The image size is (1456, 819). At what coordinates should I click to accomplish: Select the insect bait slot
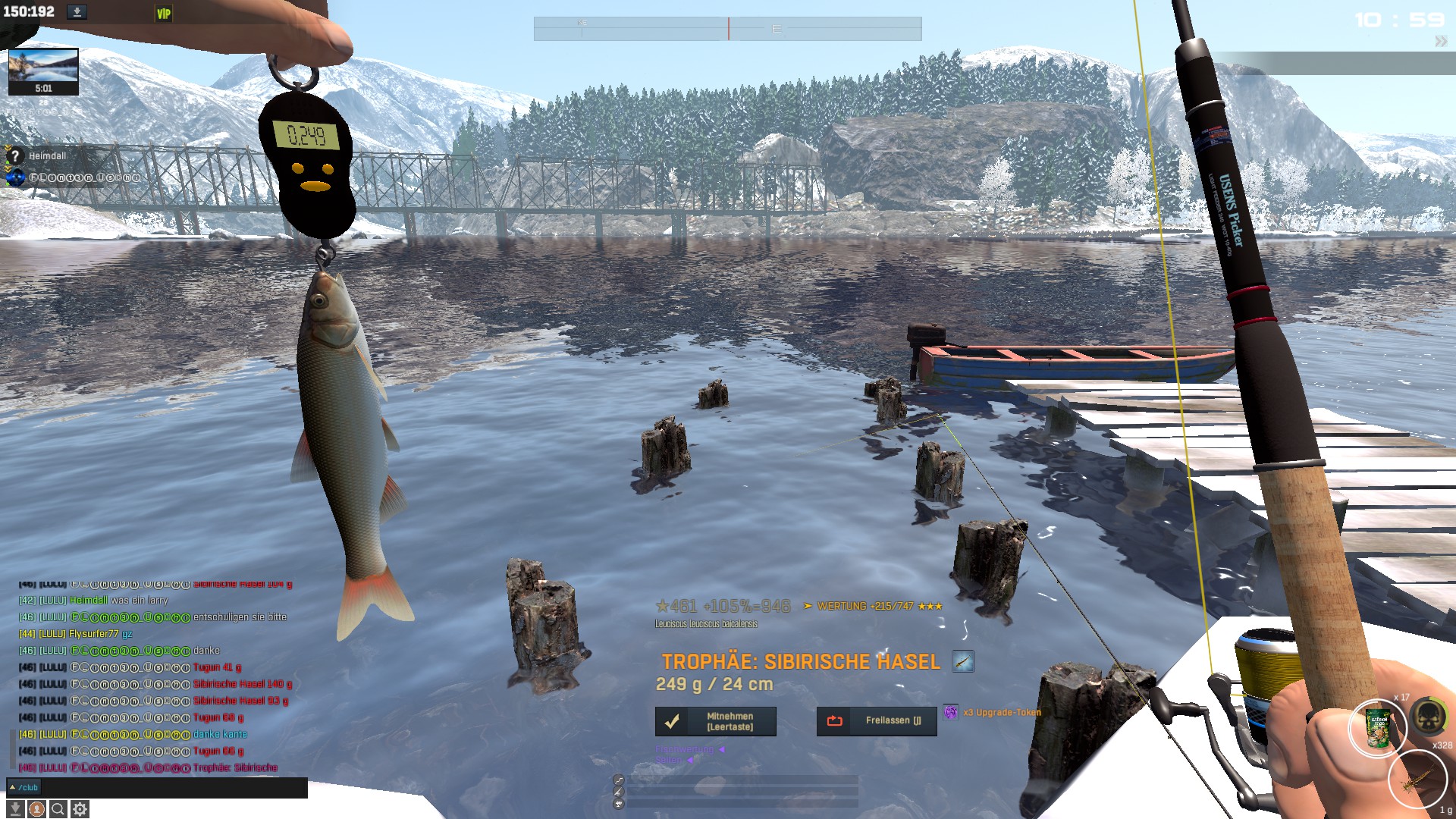(x=1417, y=780)
